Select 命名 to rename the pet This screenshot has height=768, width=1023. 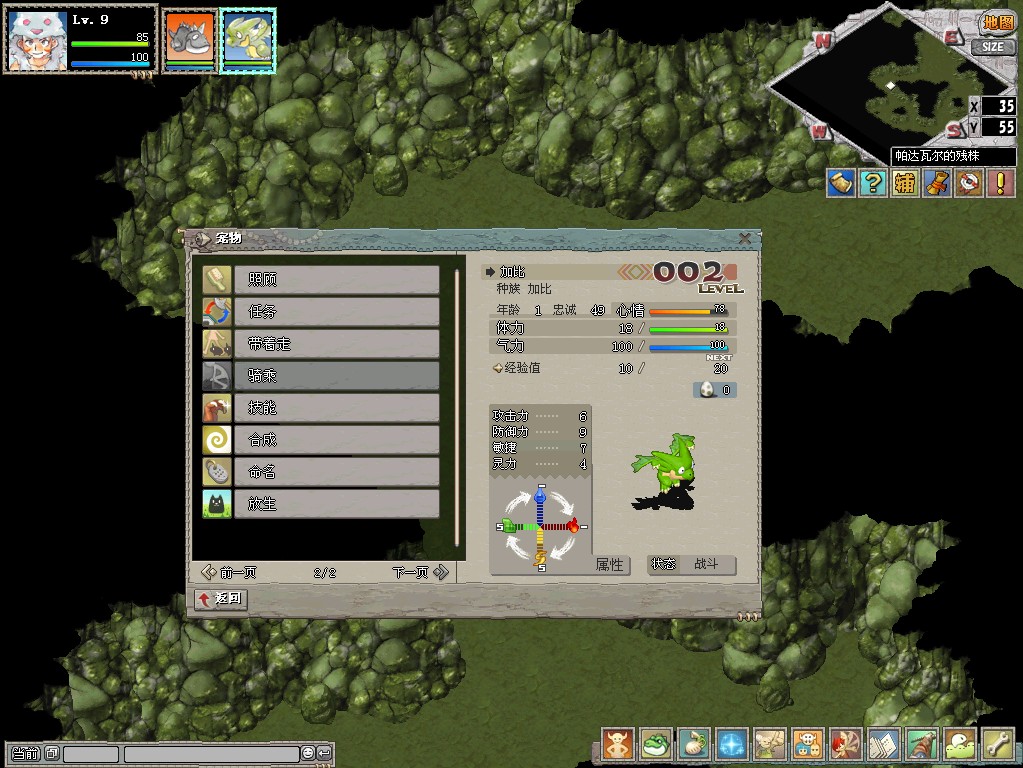tap(336, 471)
